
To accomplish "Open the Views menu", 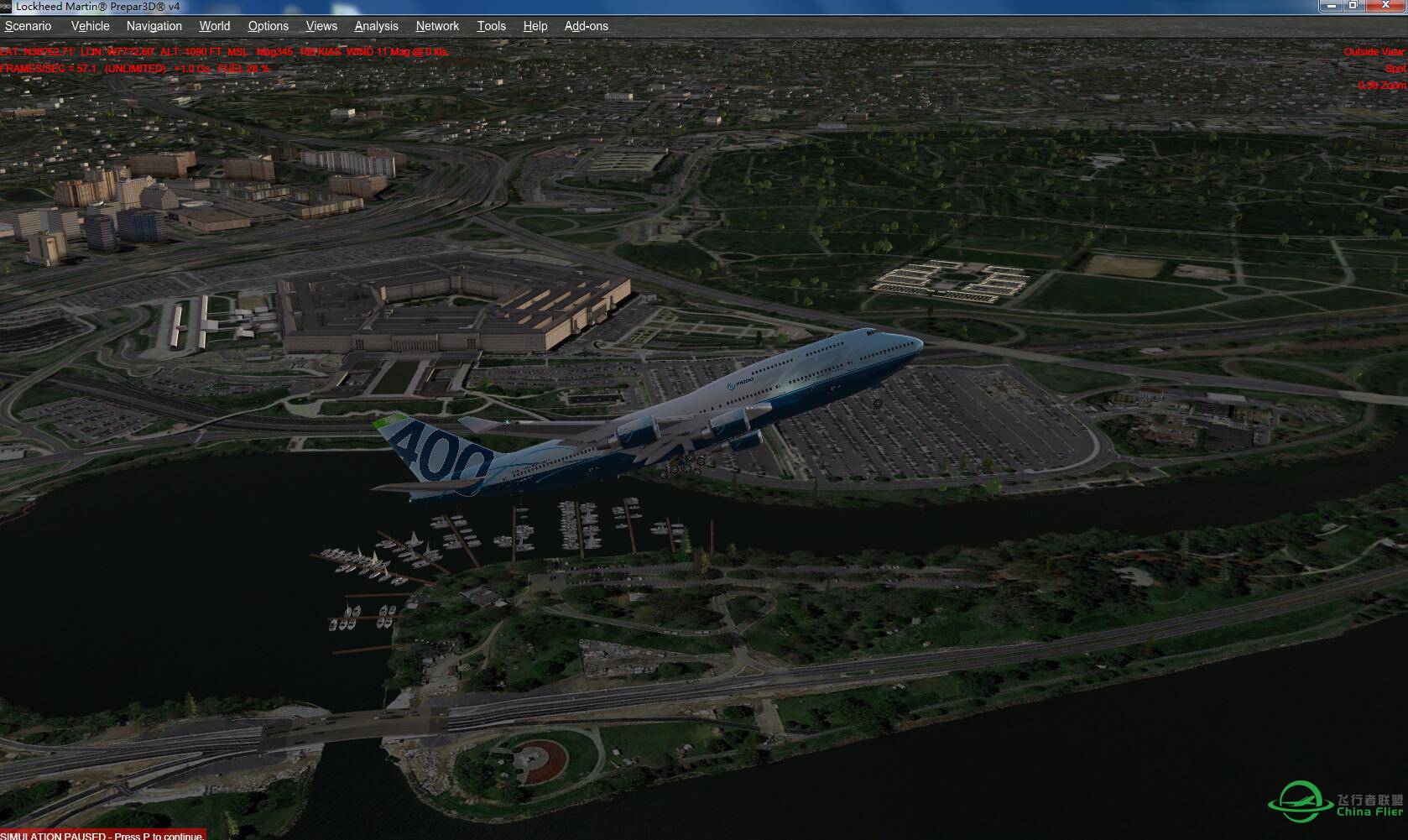I will coord(321,26).
